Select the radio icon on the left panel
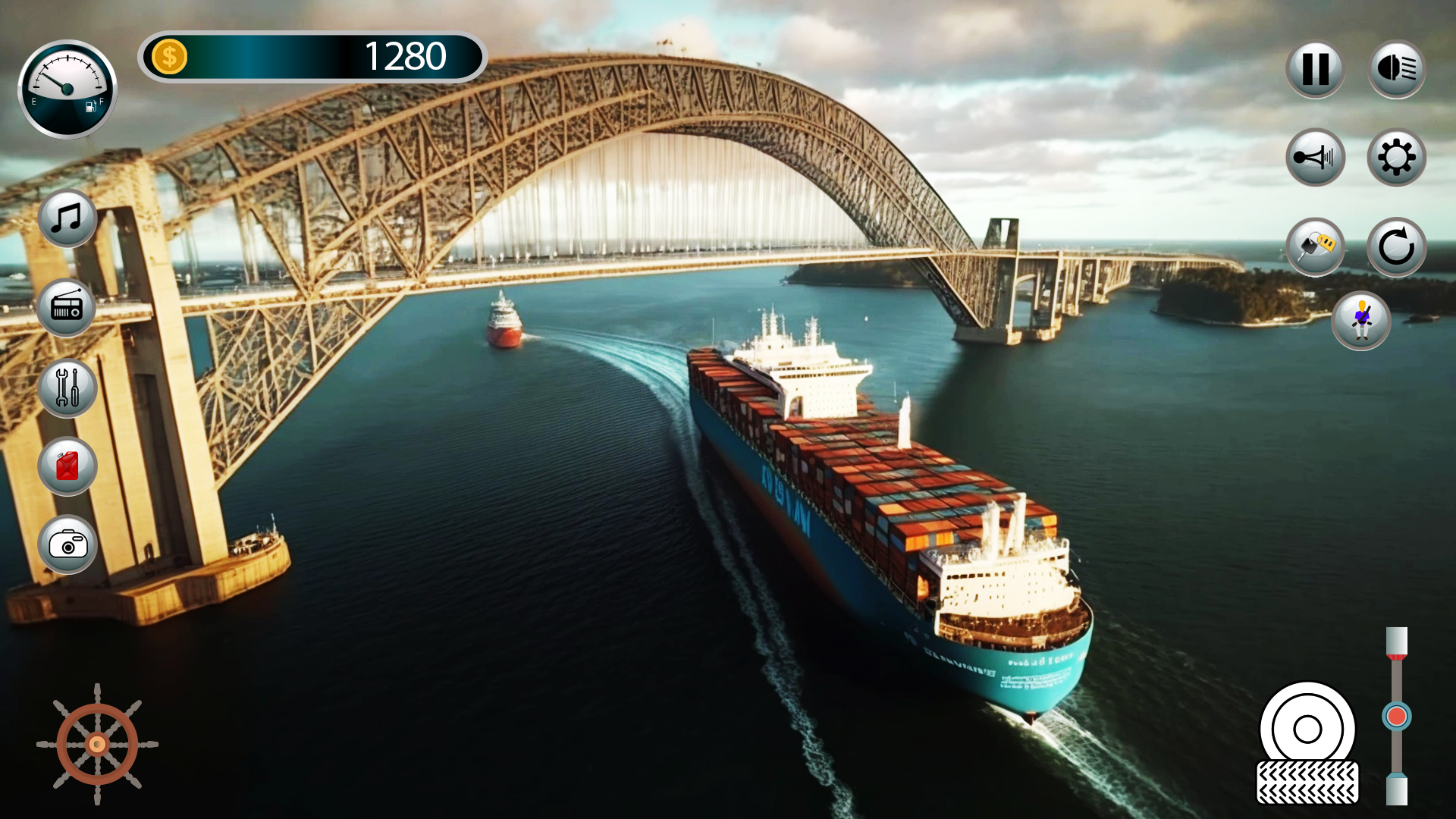This screenshot has width=1456, height=819. [67, 306]
